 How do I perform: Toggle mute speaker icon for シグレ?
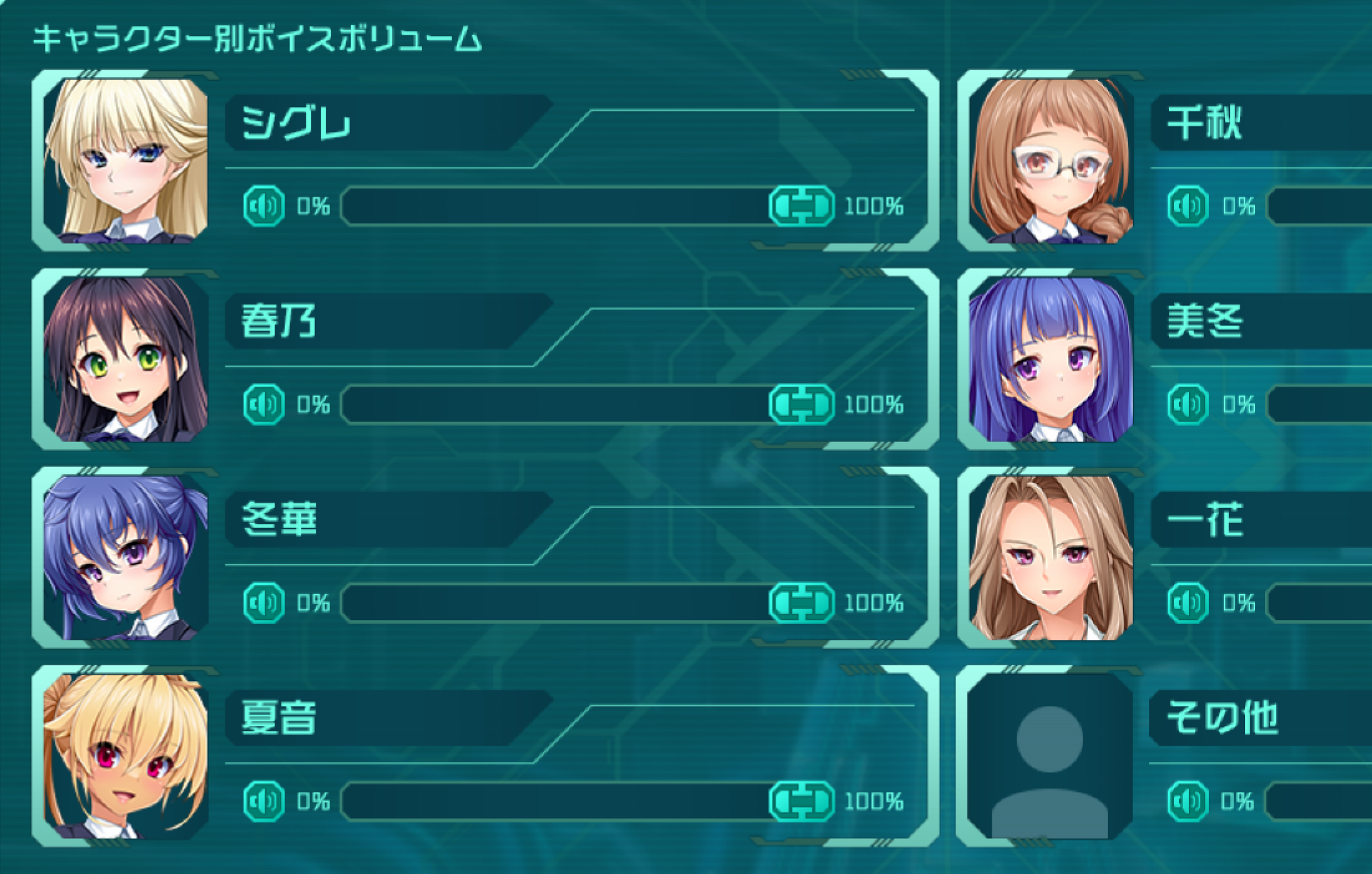pyautogui.click(x=264, y=206)
